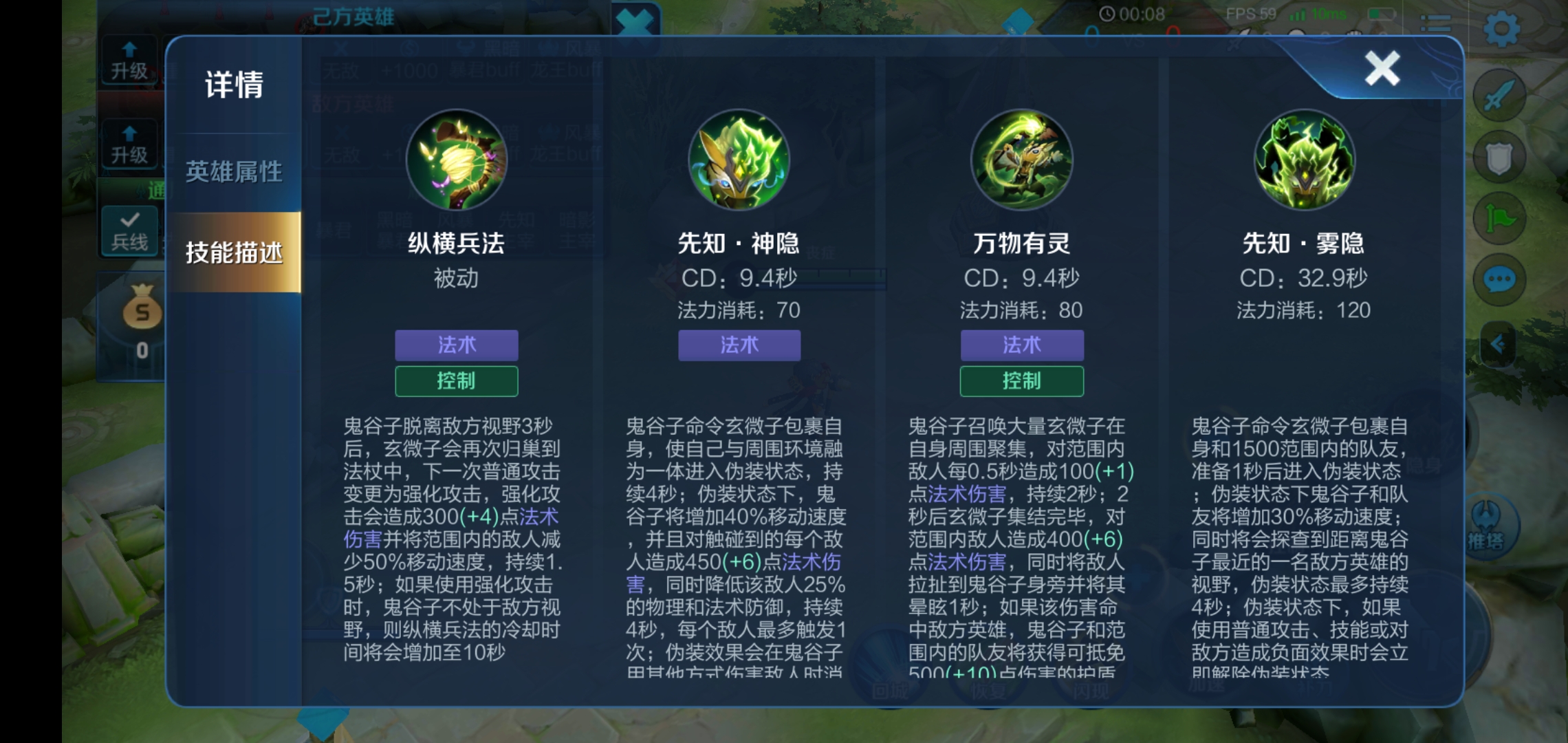Select the 纵横兵法 passive skill icon
Viewport: 1568px width, 743px height.
coord(456,160)
